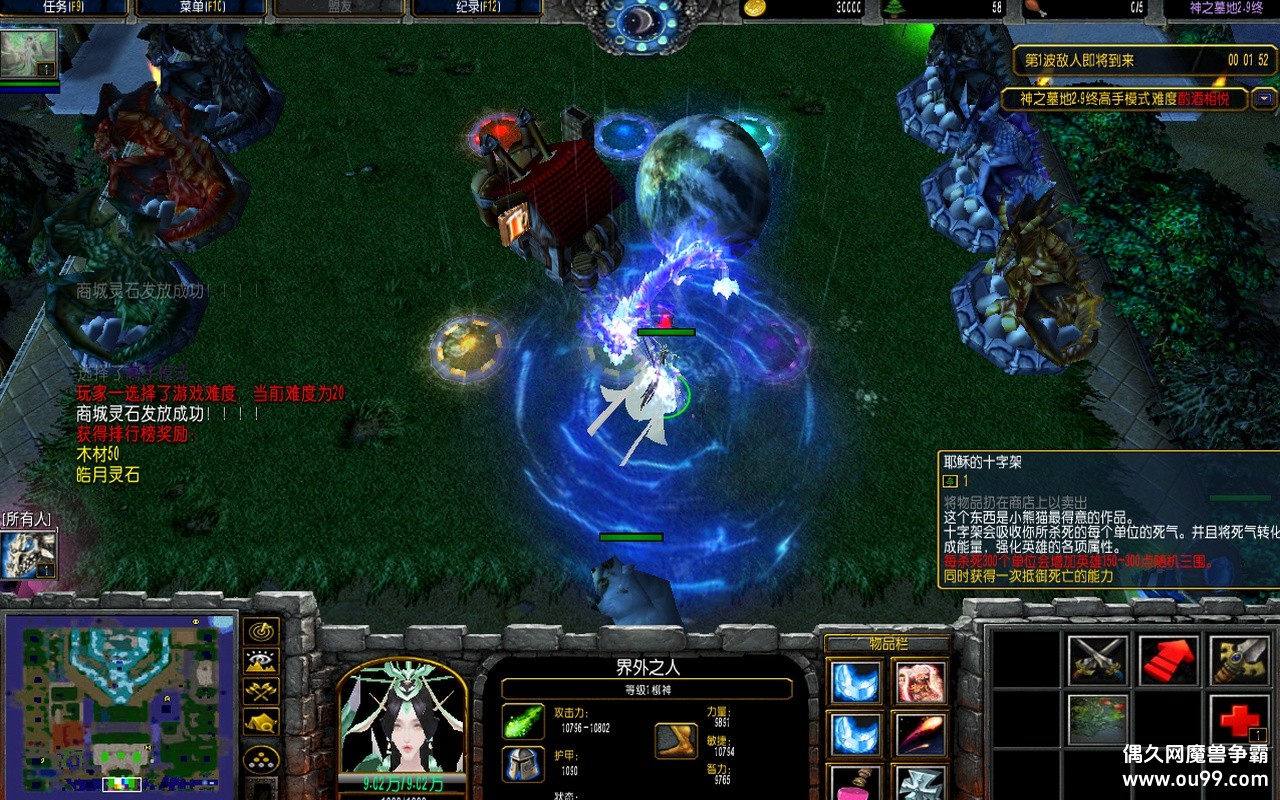Collapse the multiboard with the arrow button
Image resolution: width=1280 pixels, height=800 pixels.
pyautogui.click(x=1265, y=98)
